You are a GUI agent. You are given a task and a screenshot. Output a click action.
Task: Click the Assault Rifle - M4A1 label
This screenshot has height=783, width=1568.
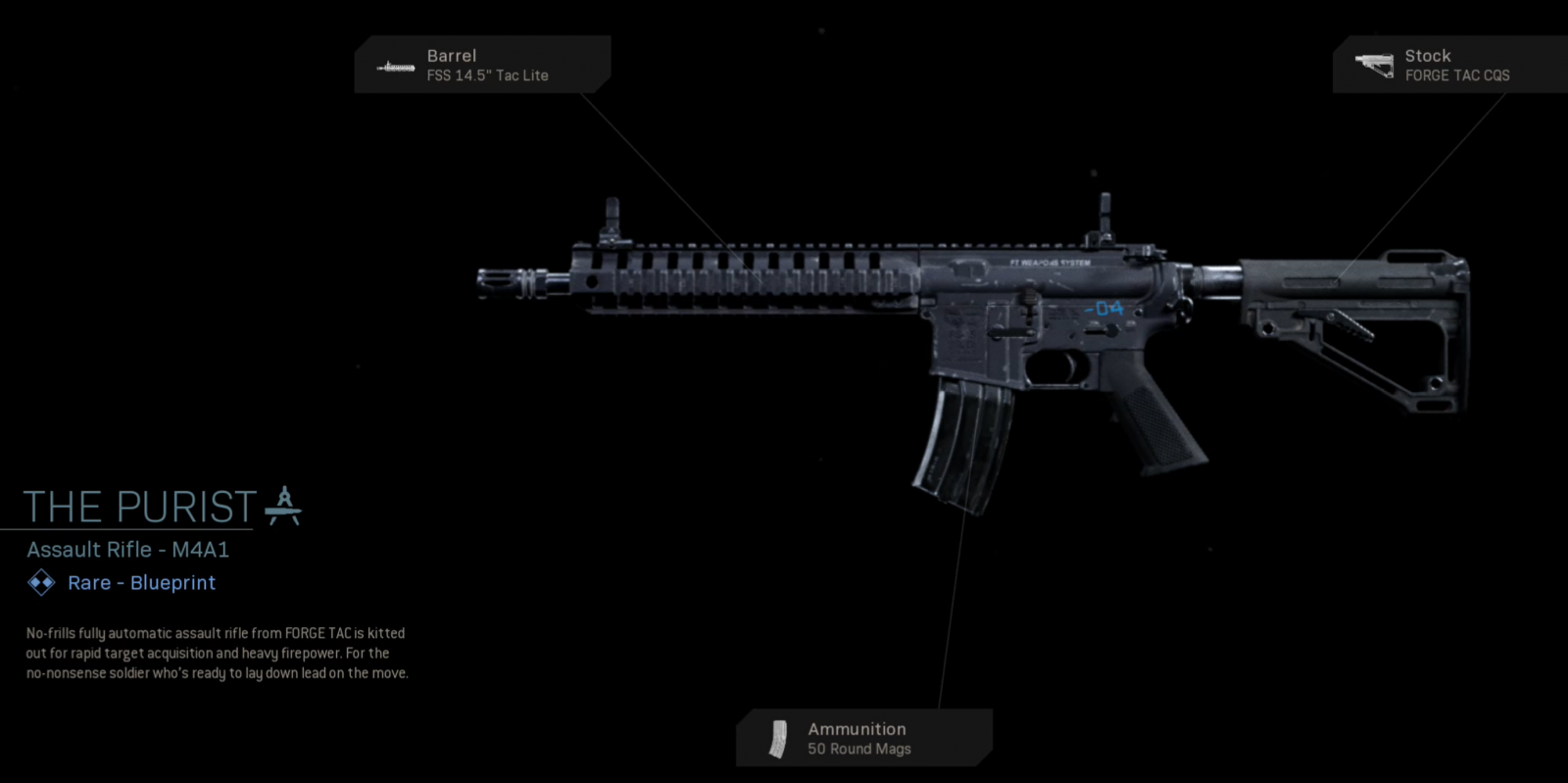click(127, 550)
